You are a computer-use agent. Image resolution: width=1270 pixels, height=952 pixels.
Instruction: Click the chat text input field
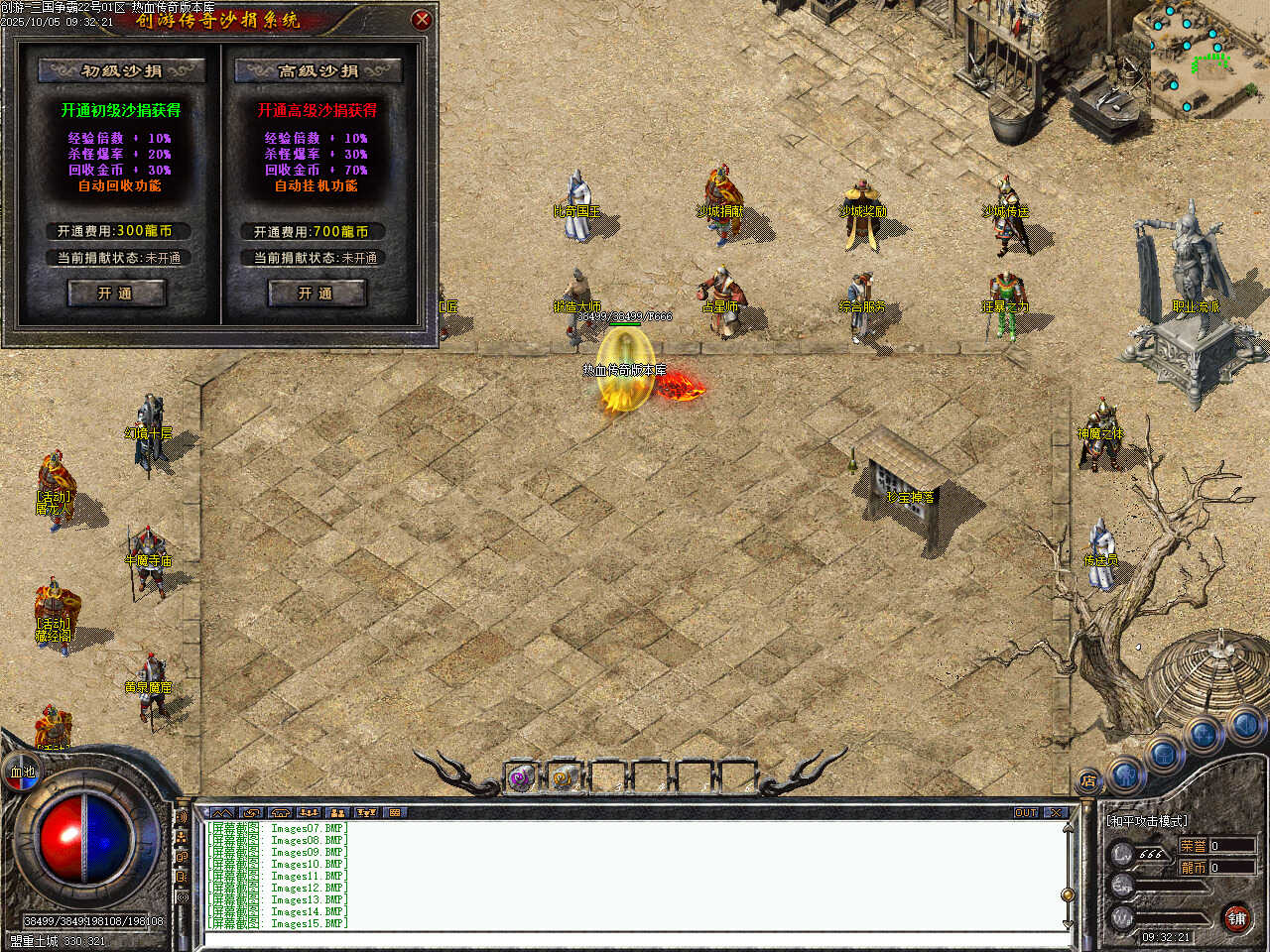[x=635, y=937]
